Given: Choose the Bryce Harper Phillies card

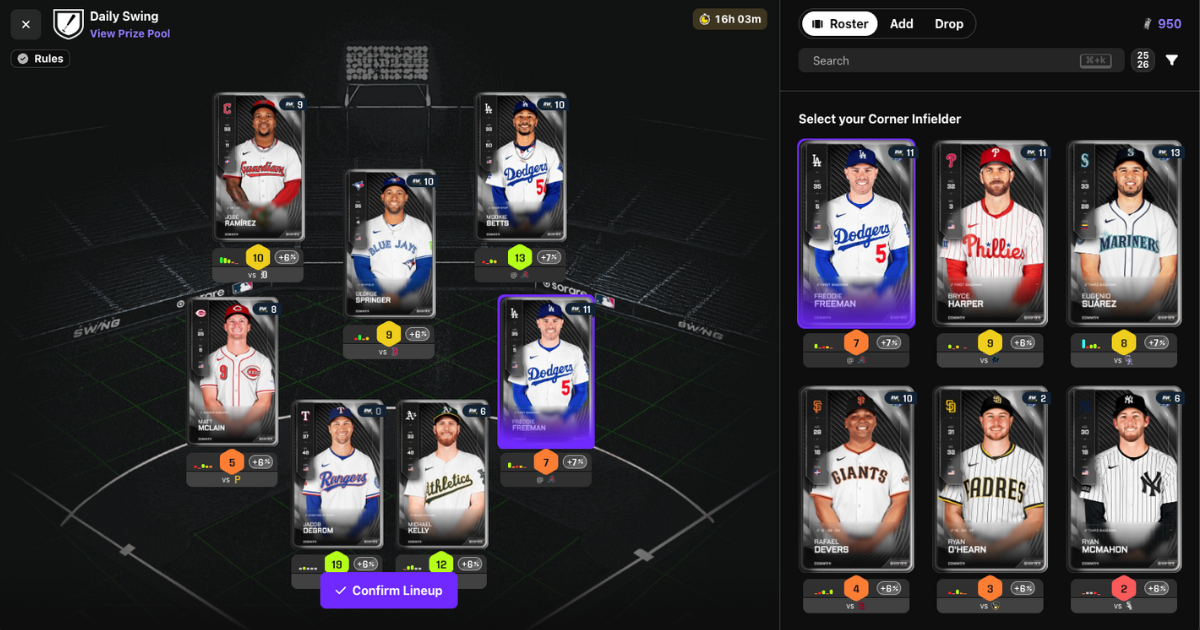Looking at the screenshot, I should click(x=990, y=233).
